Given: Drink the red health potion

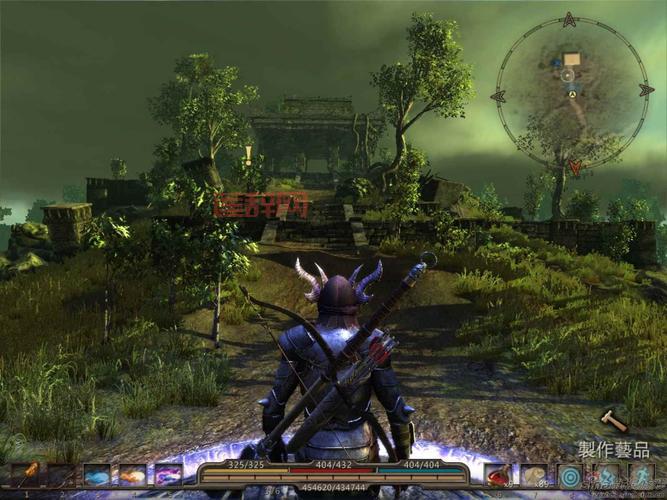Looking at the screenshot, I should coord(498,475).
